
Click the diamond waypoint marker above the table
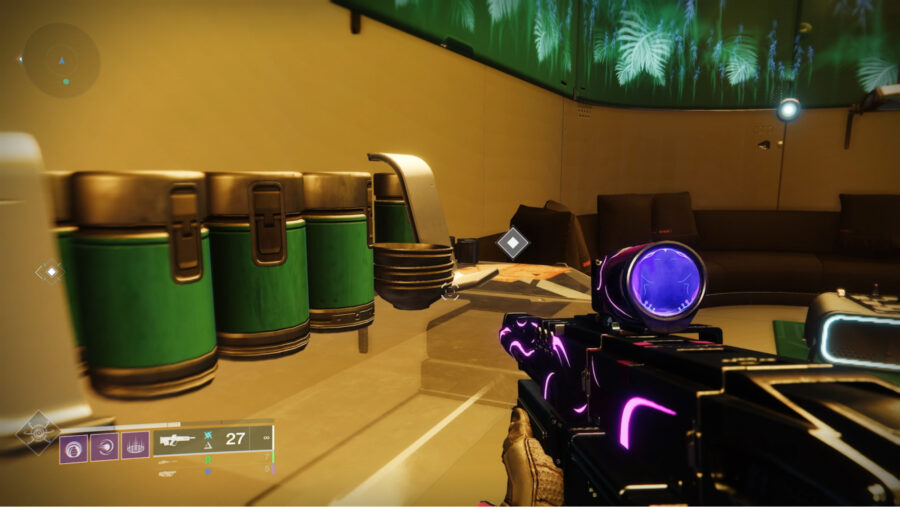coord(513,242)
